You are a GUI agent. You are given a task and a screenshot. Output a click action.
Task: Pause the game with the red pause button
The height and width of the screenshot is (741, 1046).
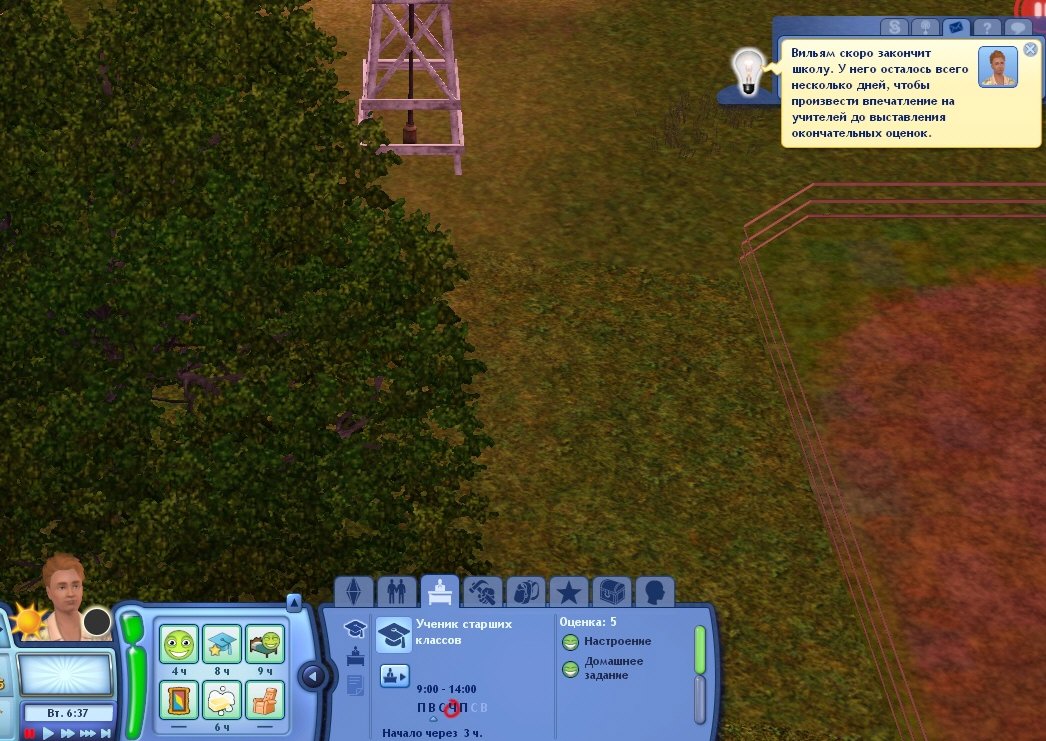click(x=29, y=733)
